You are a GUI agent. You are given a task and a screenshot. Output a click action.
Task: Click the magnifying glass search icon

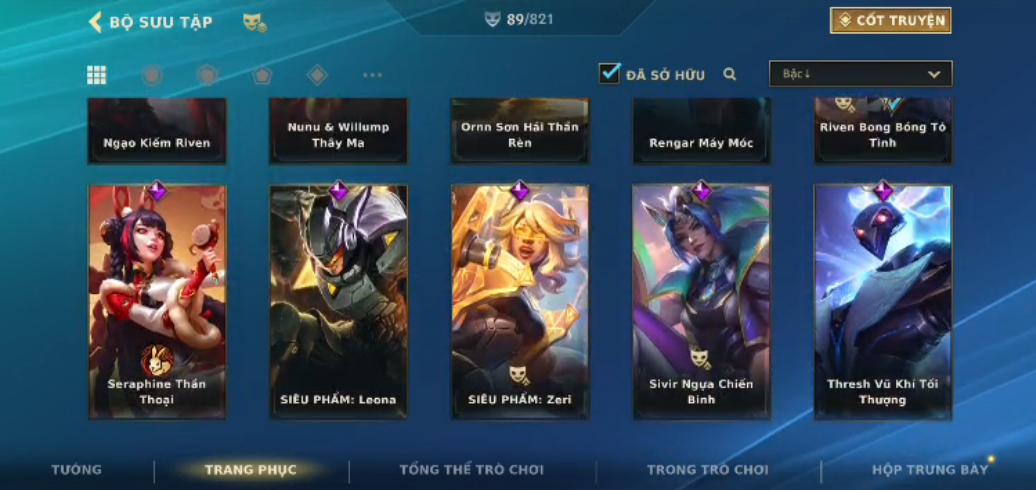(730, 74)
